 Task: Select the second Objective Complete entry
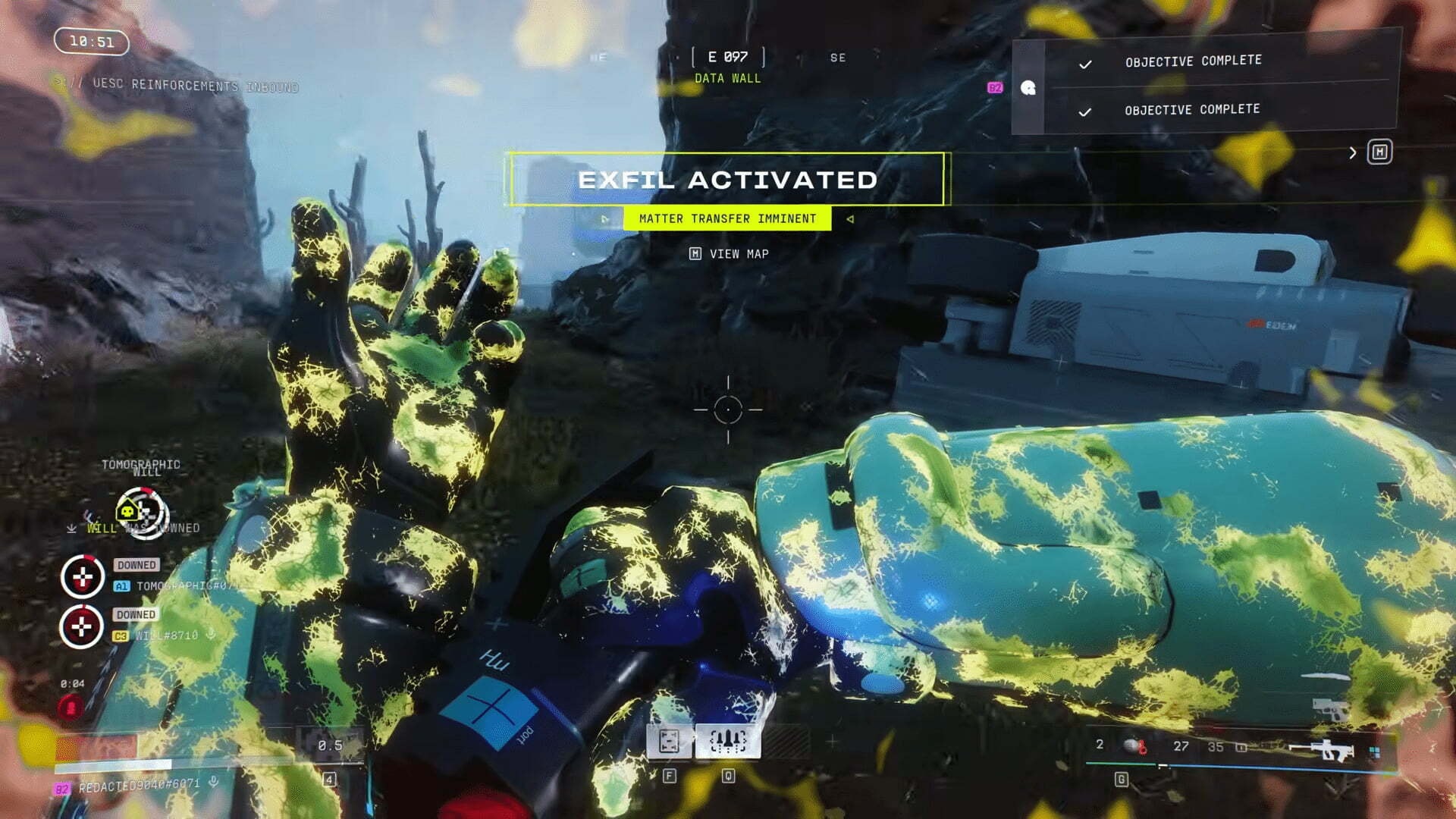(1191, 111)
